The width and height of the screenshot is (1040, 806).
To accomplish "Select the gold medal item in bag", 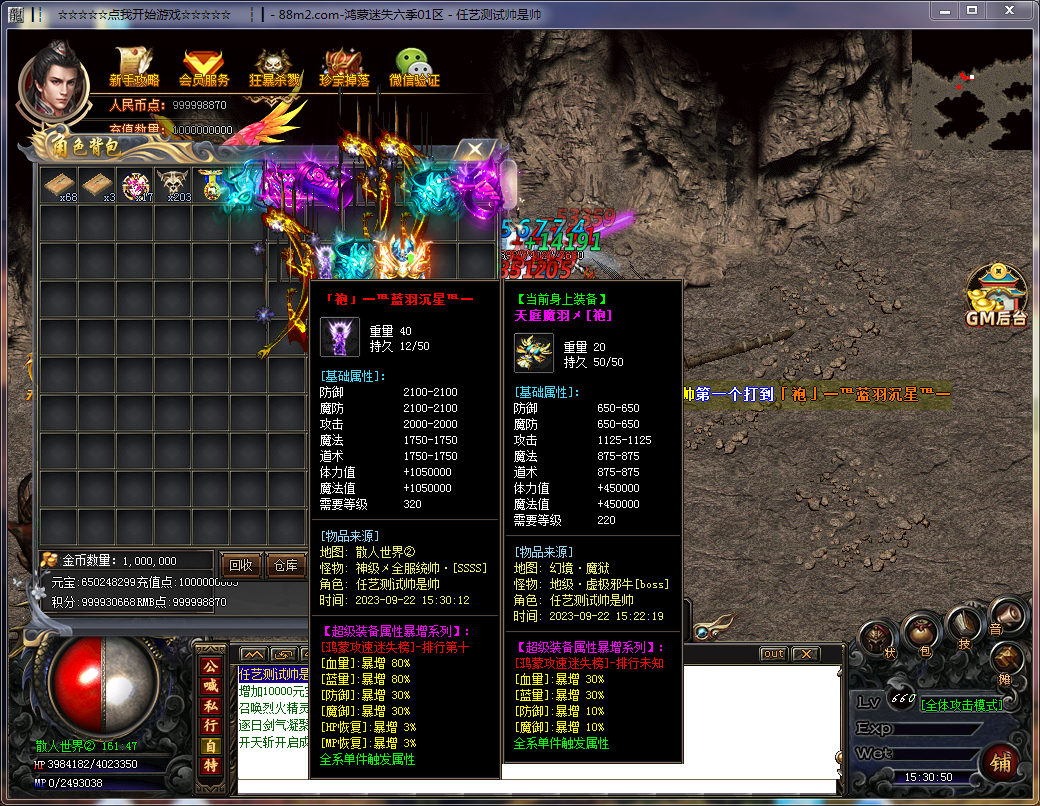I will [x=210, y=185].
